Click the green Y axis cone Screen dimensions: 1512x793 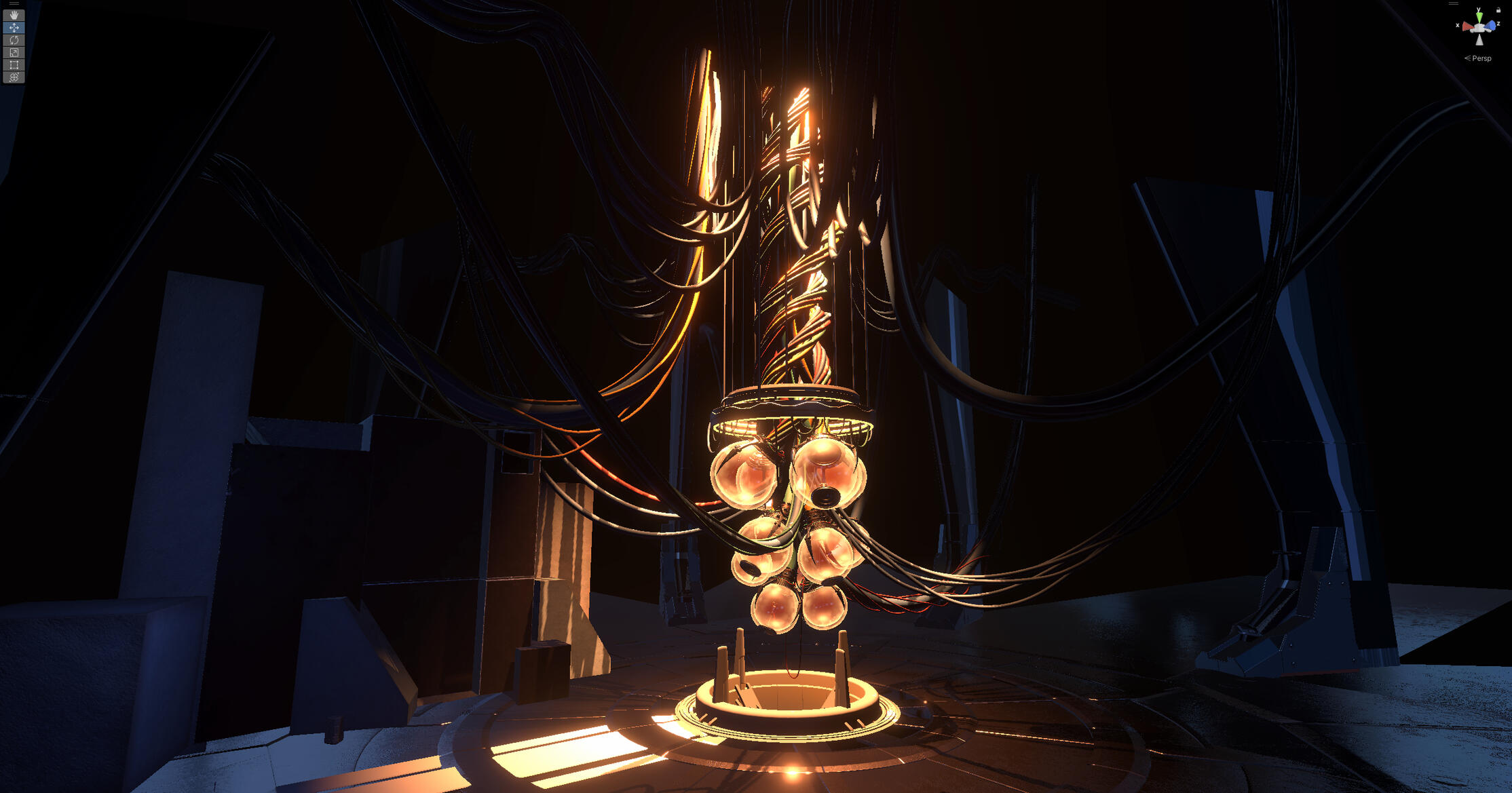click(1479, 16)
